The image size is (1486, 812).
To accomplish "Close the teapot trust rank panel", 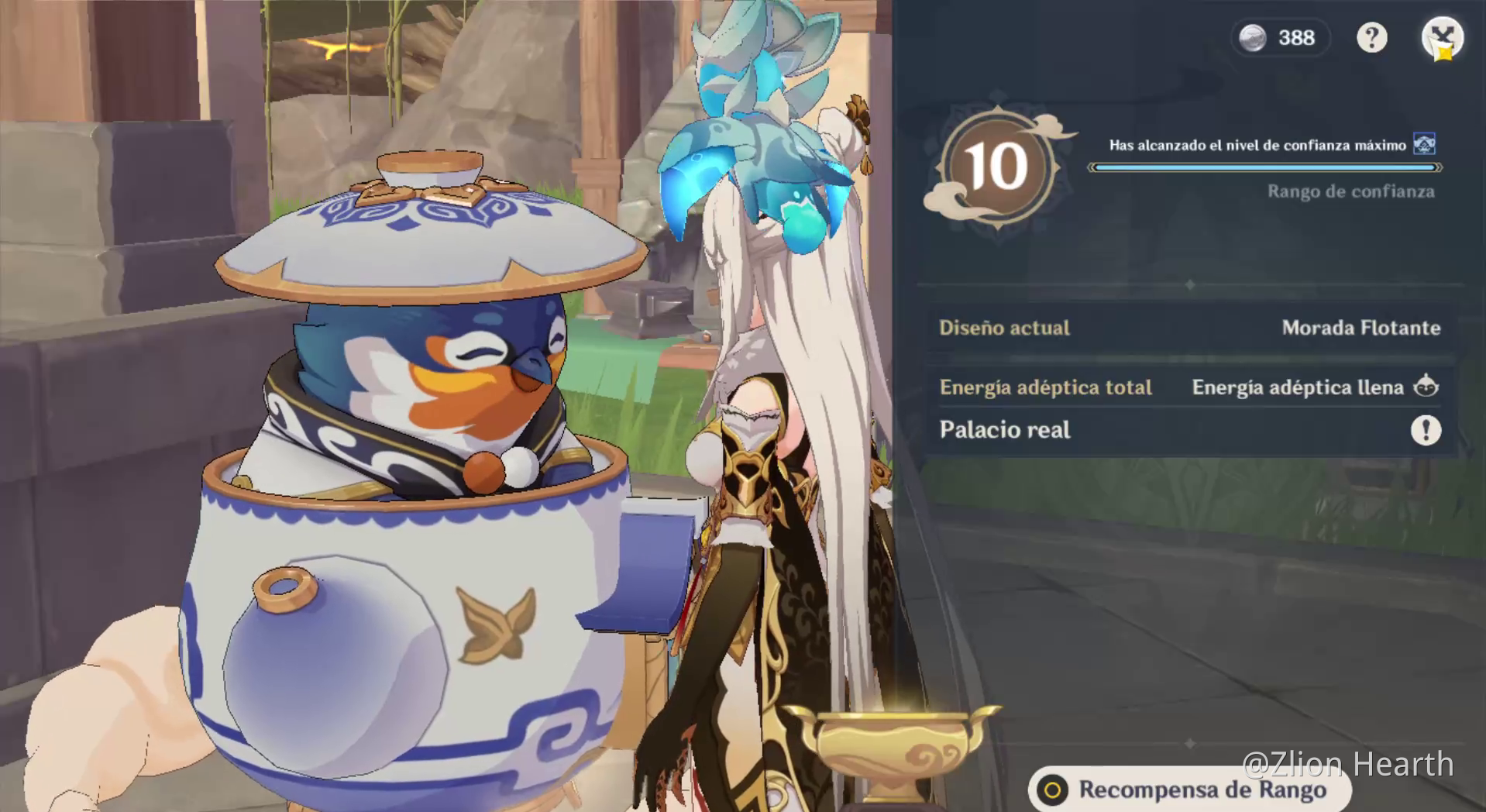I will pyautogui.click(x=1441, y=36).
